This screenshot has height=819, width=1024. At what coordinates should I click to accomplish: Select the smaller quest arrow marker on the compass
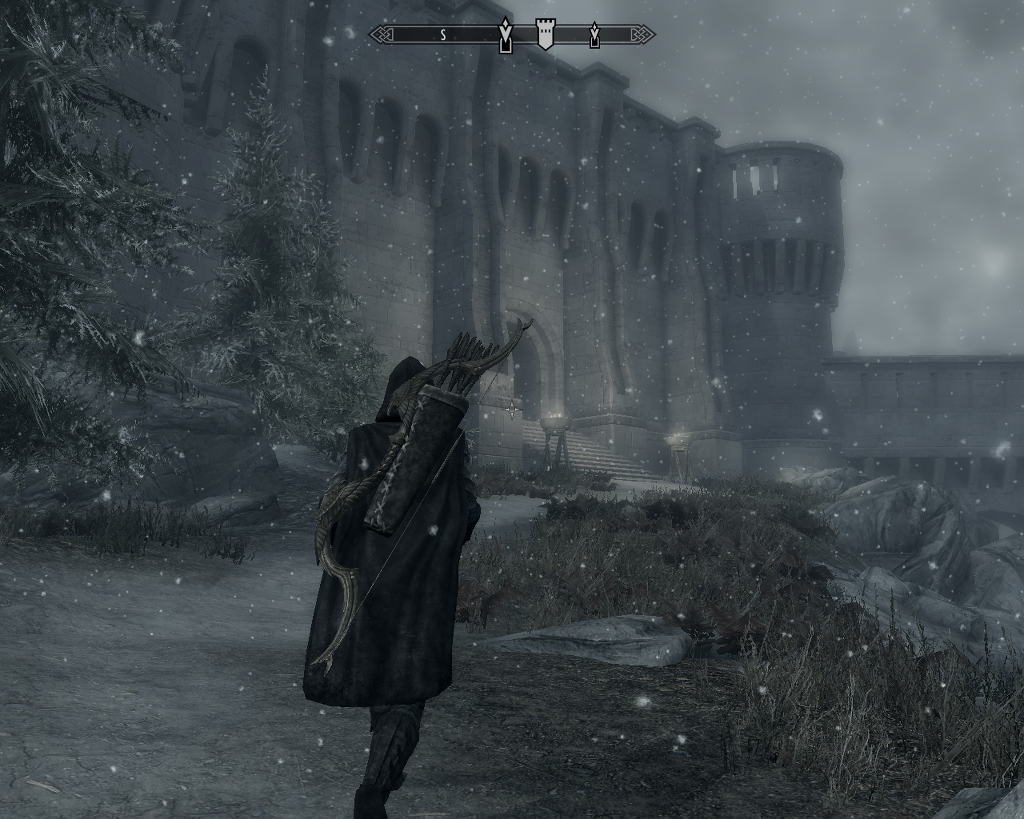point(594,35)
